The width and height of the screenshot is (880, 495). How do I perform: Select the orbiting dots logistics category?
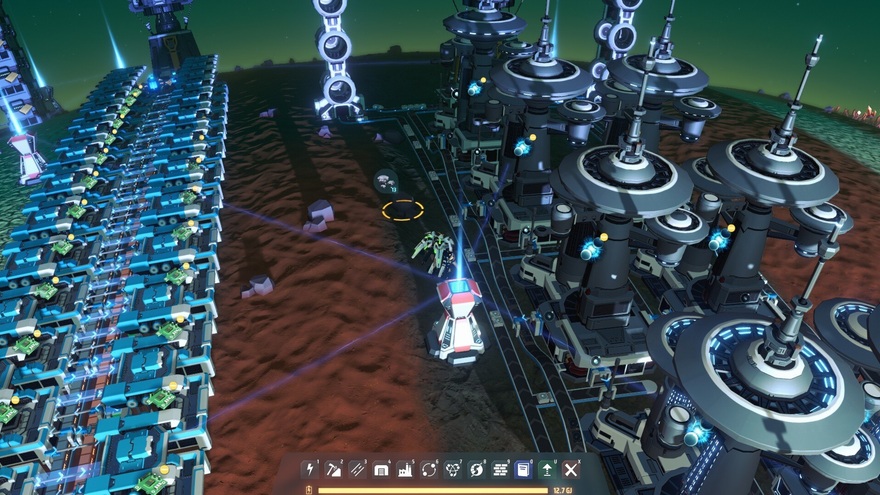(430, 469)
